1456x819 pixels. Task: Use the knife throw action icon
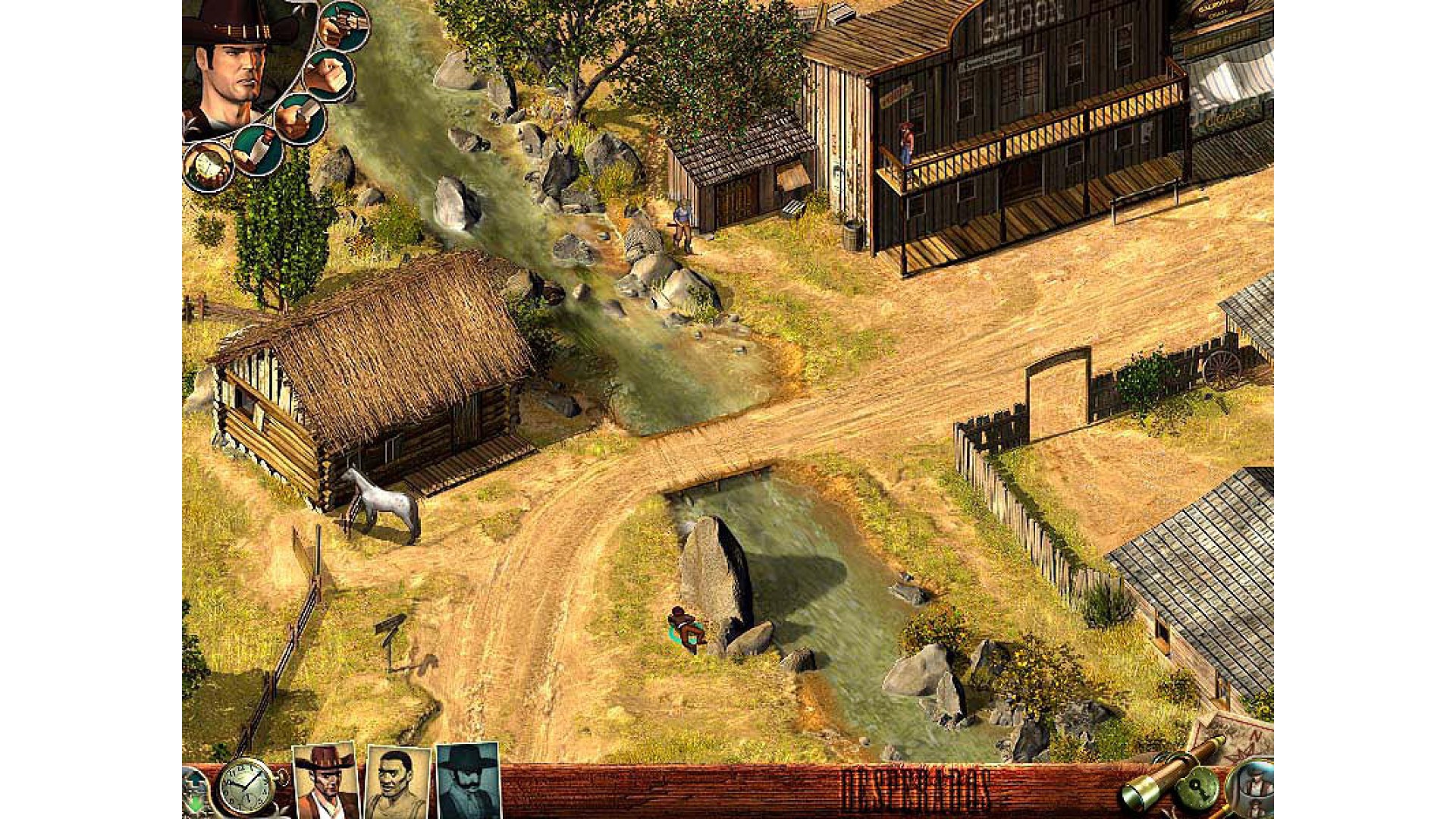pos(258,149)
